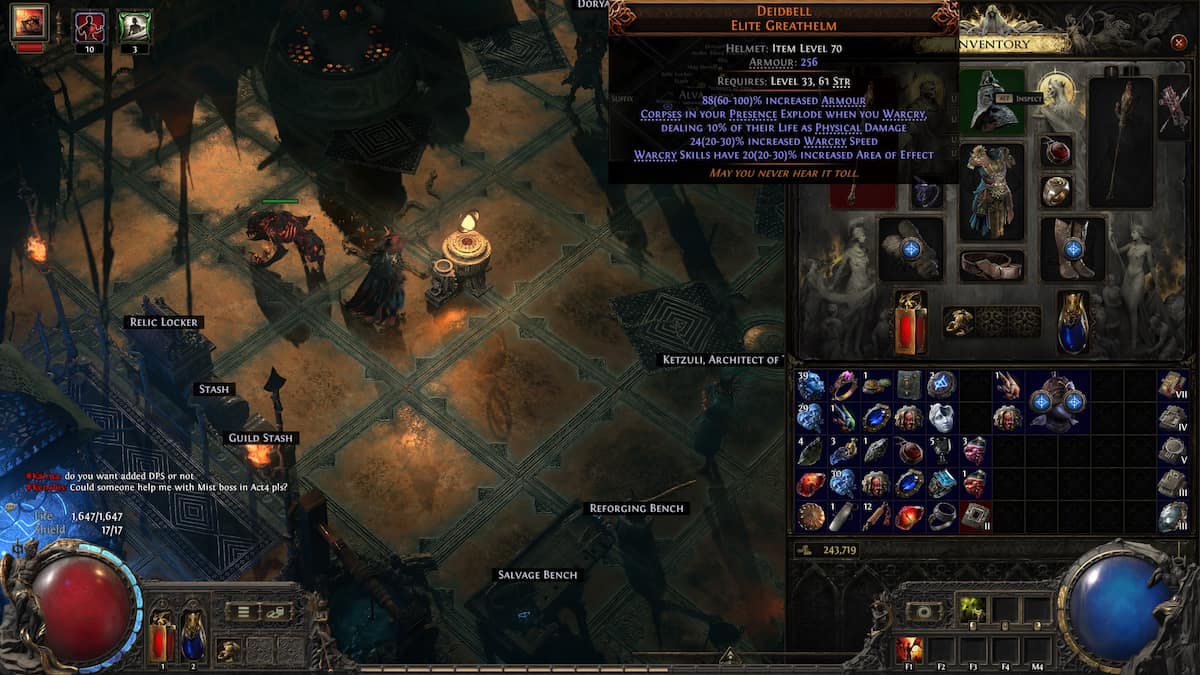Select the white mask item in inventory

click(941, 417)
